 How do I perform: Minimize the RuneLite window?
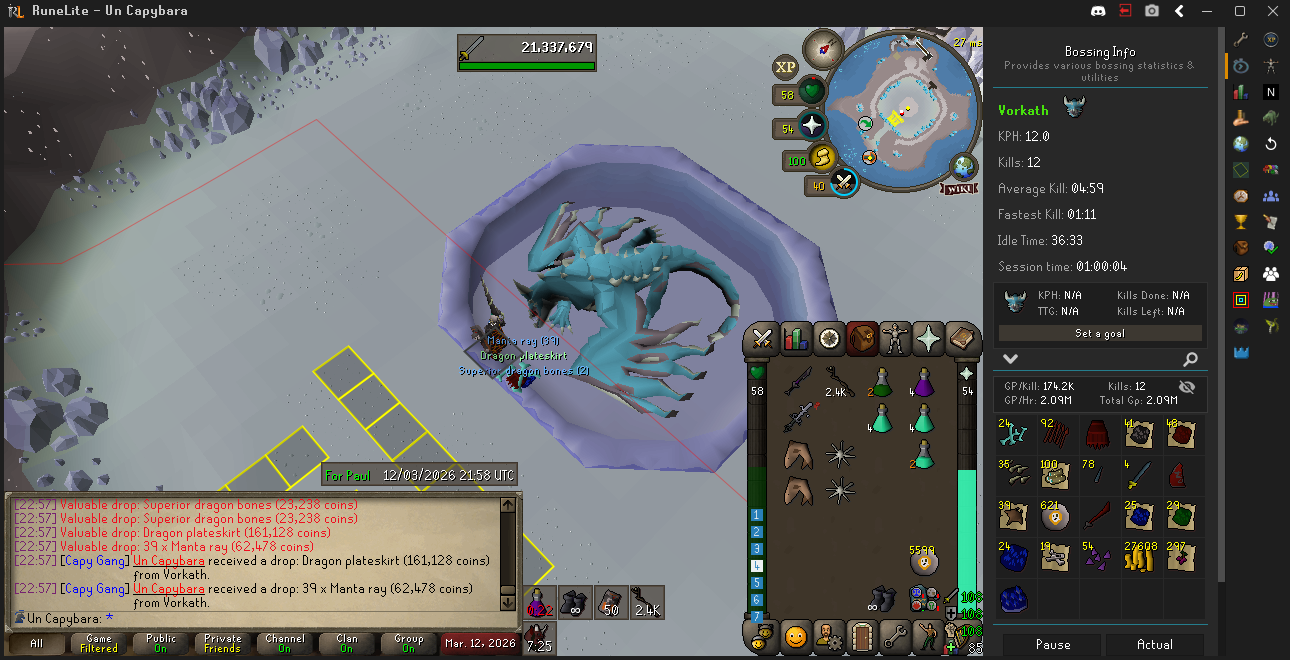pos(1208,11)
